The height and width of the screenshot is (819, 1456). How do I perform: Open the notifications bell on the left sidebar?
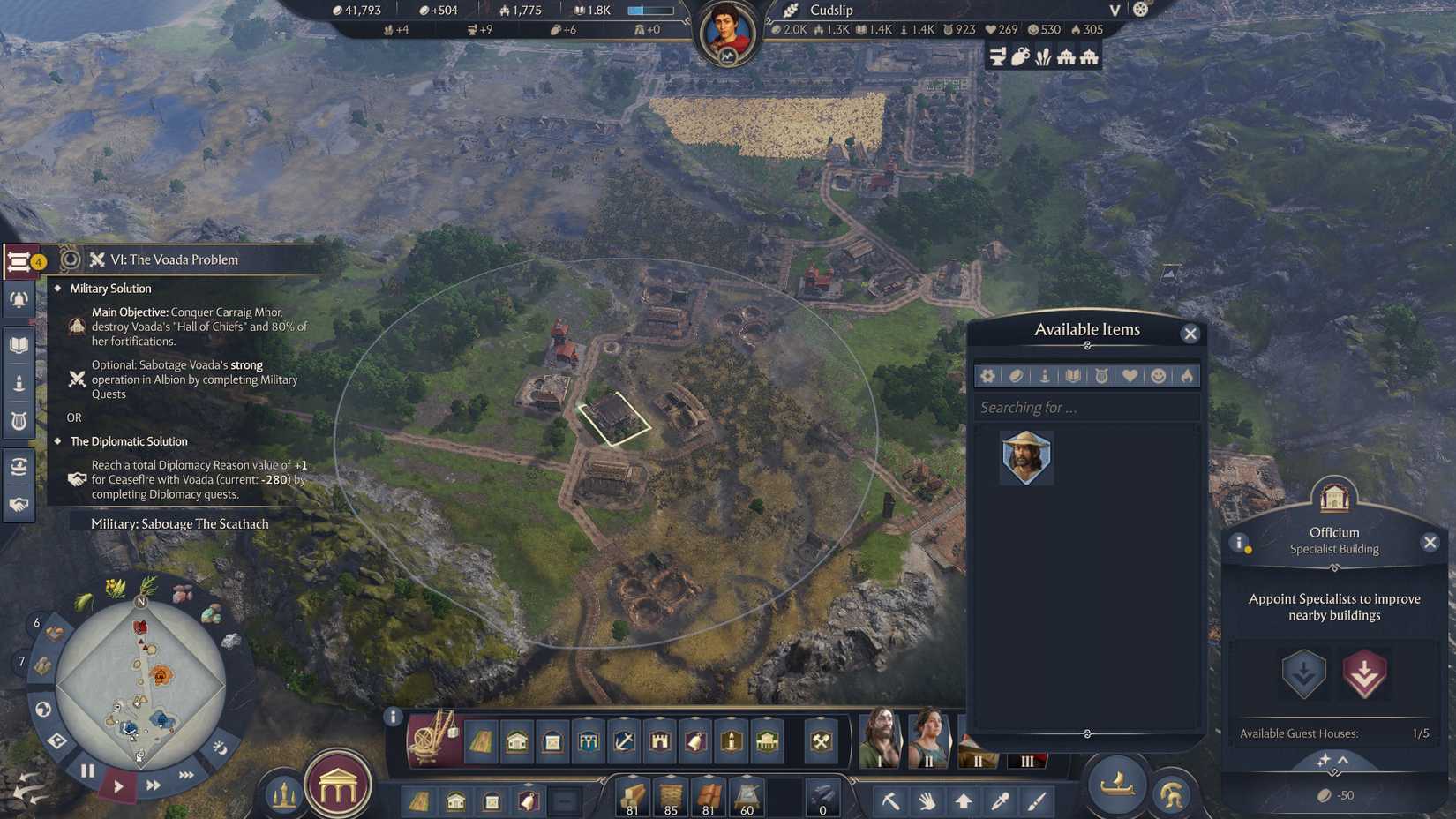[x=19, y=299]
